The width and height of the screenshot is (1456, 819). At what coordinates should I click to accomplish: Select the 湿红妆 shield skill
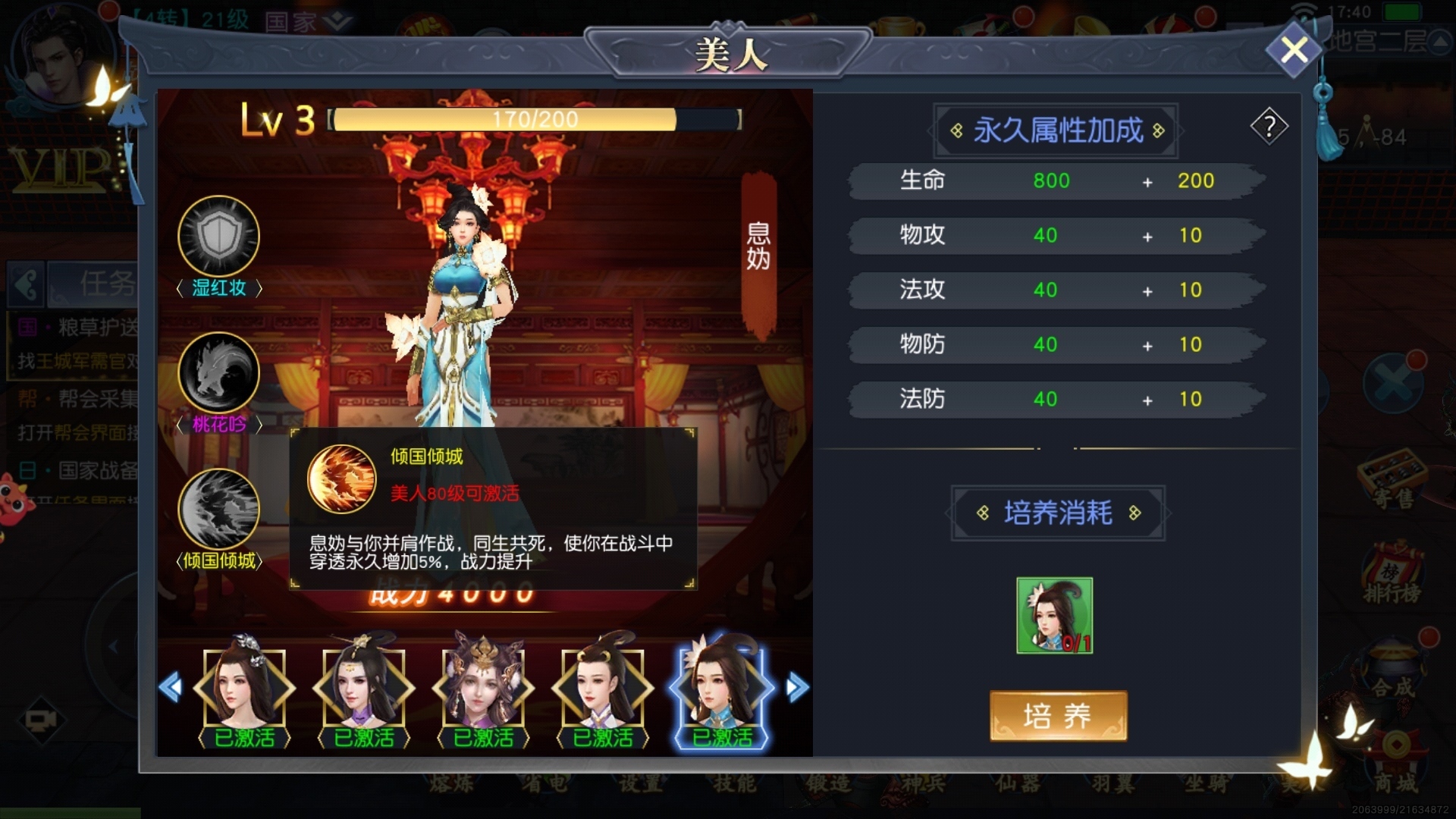tap(218, 236)
